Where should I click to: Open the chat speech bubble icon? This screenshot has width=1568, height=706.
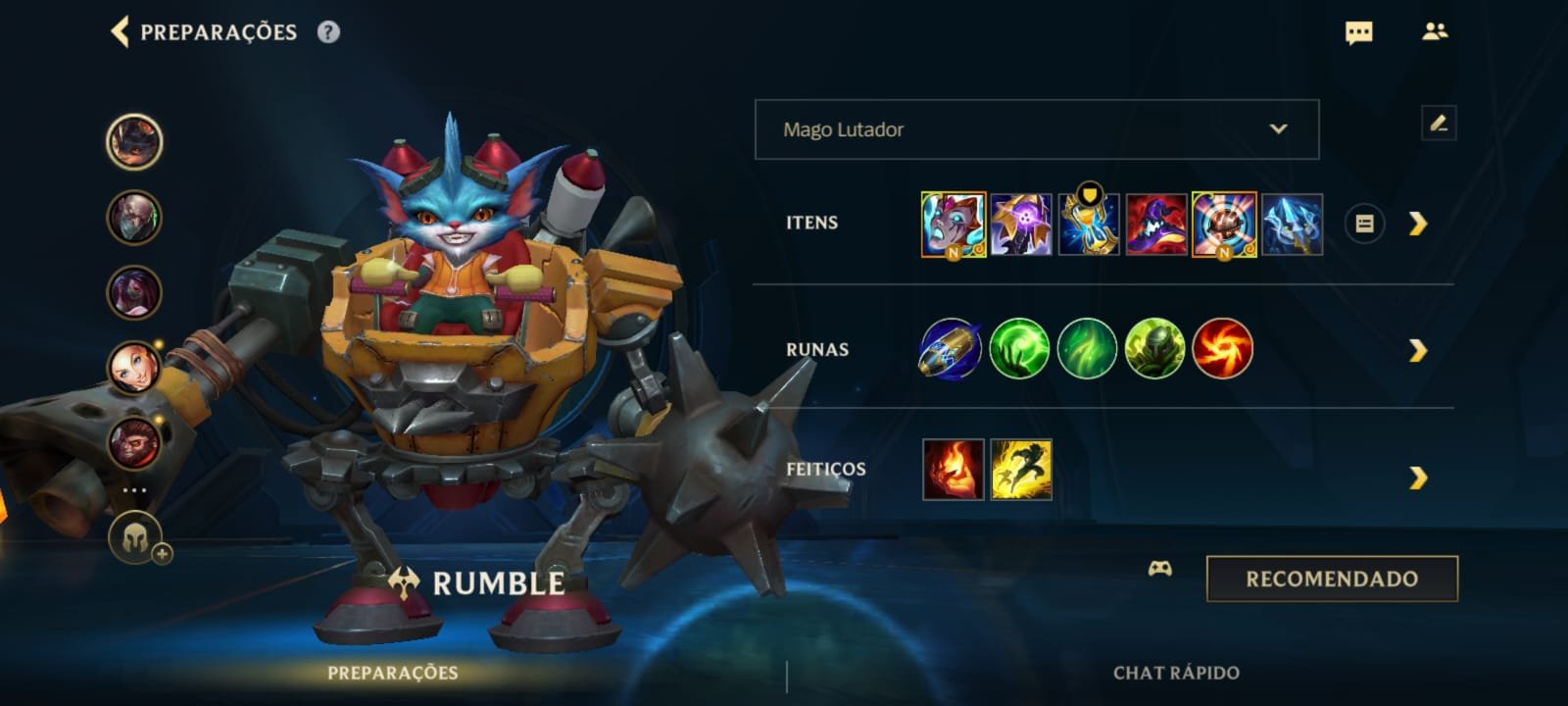click(x=1358, y=33)
